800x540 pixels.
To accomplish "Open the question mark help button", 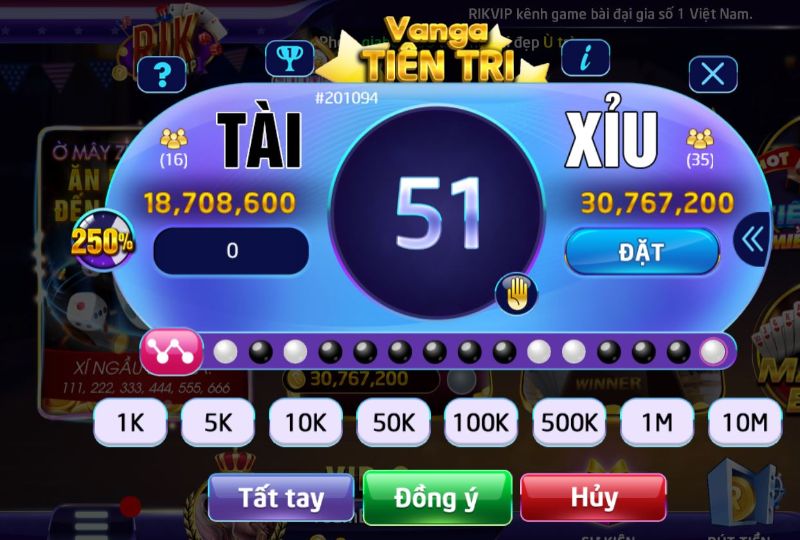I will 163,73.
